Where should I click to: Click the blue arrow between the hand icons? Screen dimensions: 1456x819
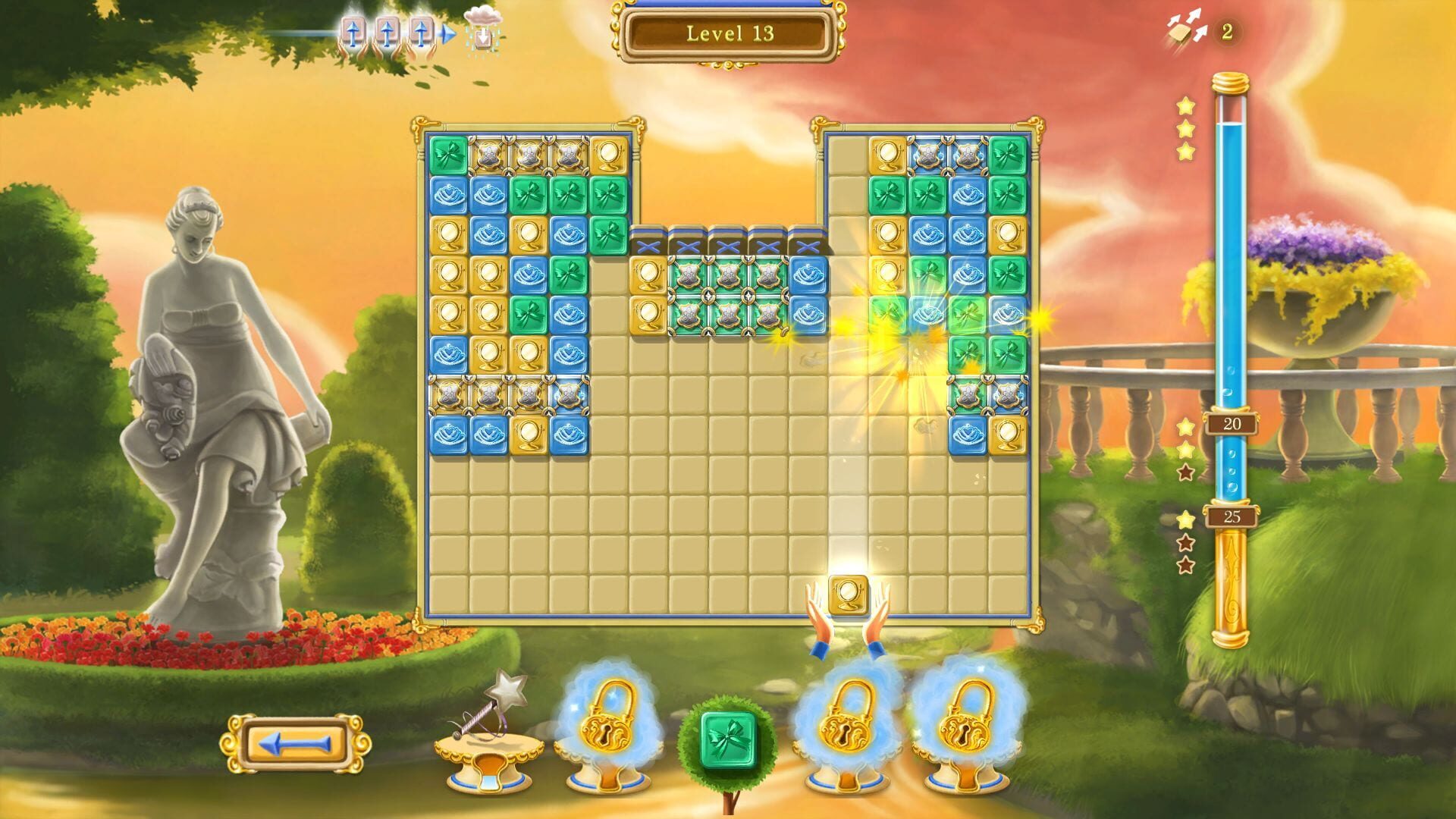[x=447, y=32]
